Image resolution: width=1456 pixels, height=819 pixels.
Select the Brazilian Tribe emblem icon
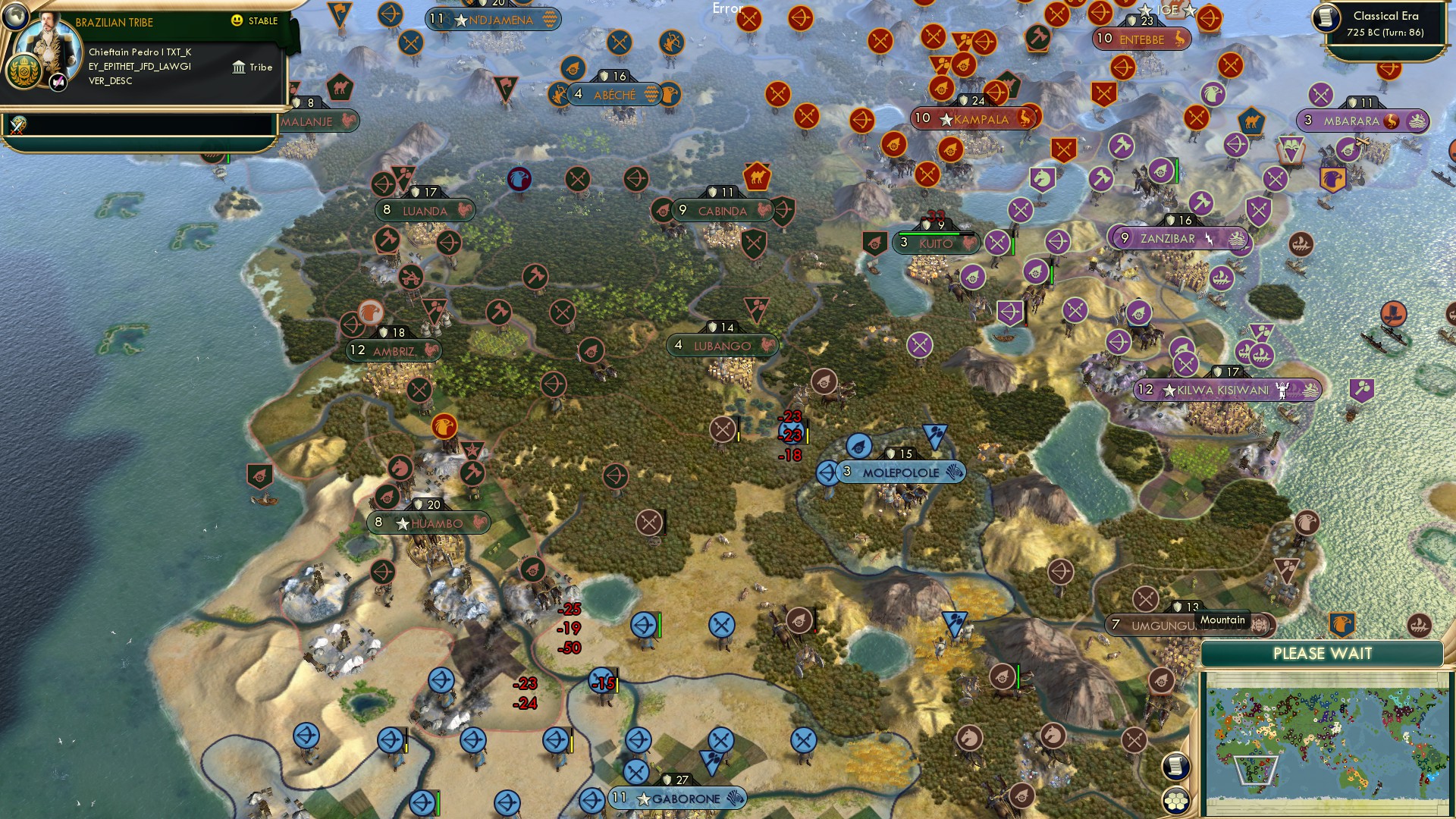tap(24, 71)
